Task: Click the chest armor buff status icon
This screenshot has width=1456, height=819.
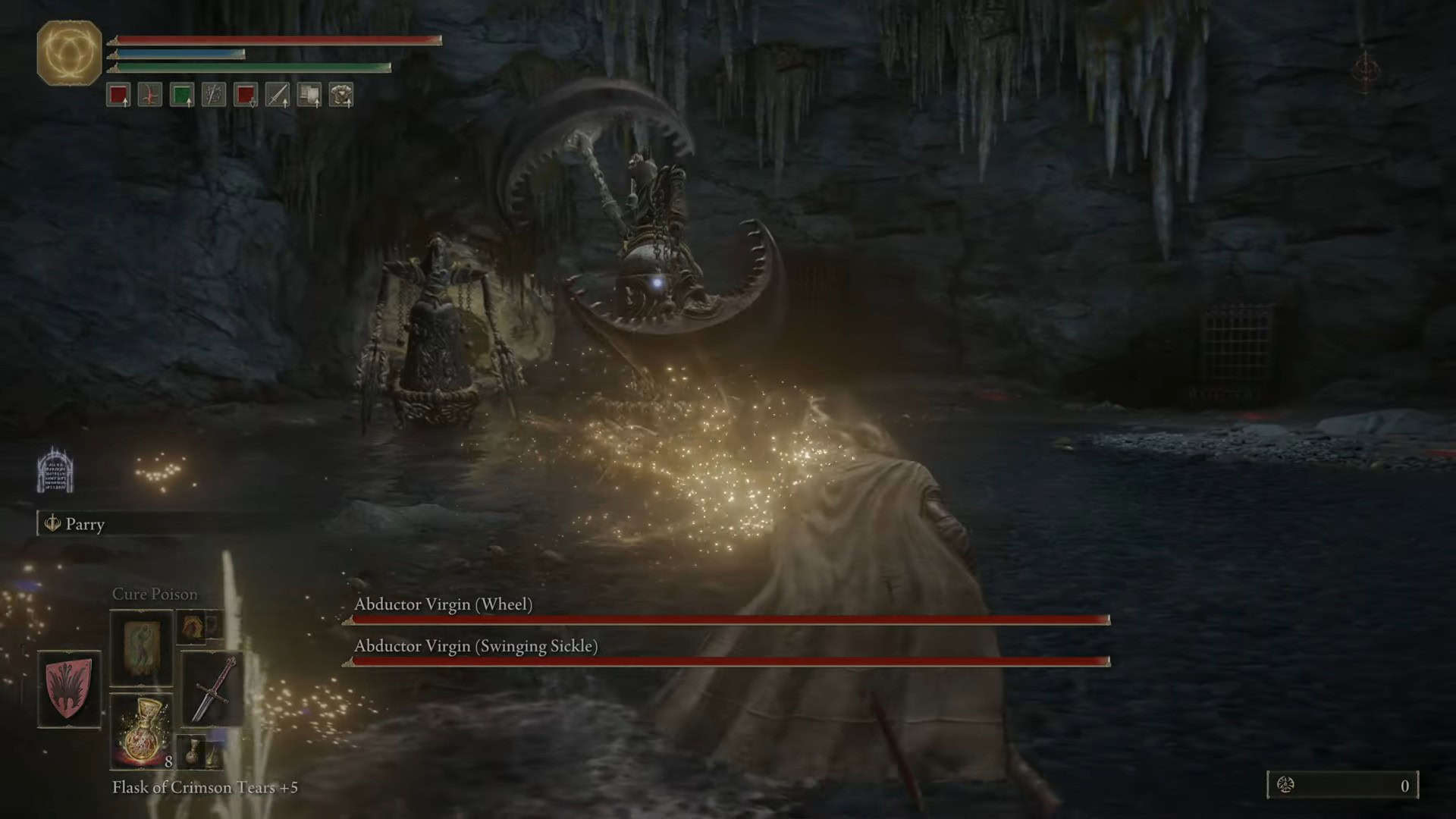Action: click(x=341, y=95)
